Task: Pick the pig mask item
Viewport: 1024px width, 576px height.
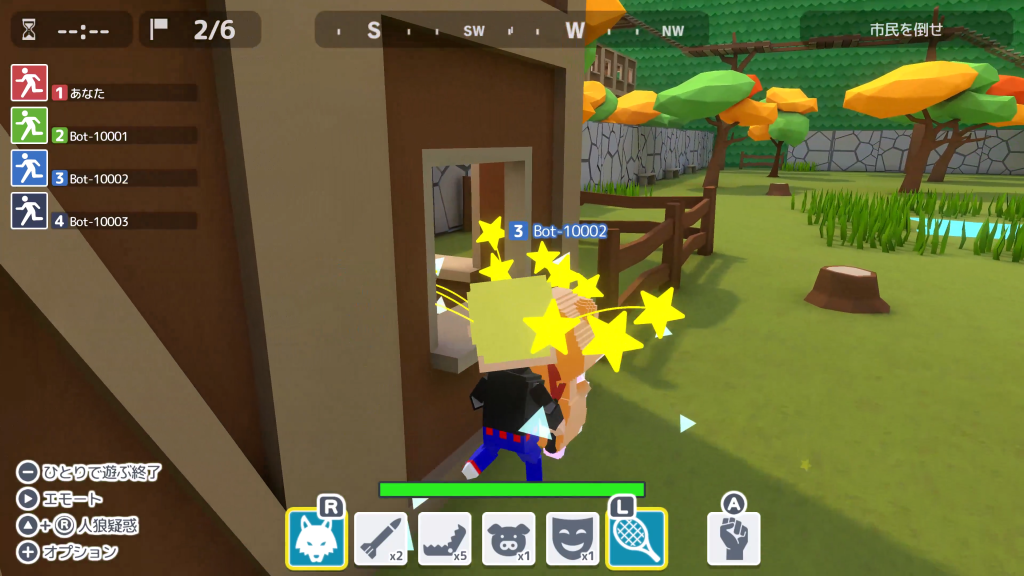Action: pos(508,538)
